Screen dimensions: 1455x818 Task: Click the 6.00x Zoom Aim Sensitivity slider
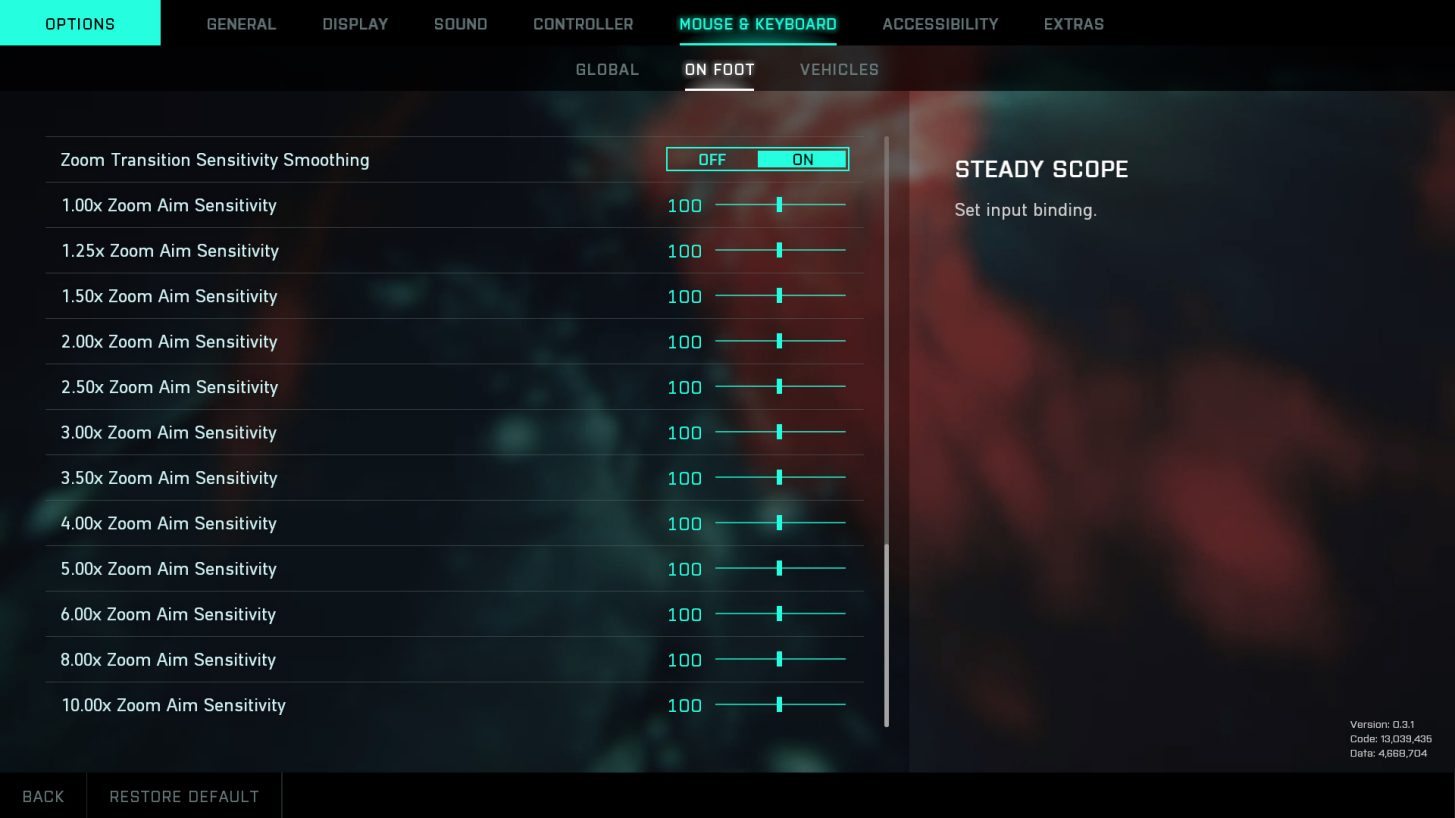(779, 614)
